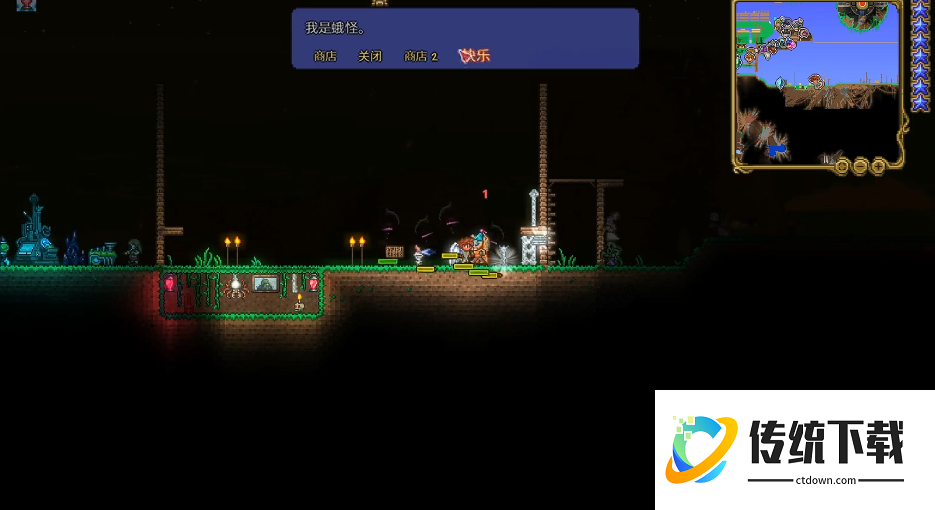The width and height of the screenshot is (935, 510).
Task: Choose 关闭 to close the dialogue
Action: pos(370,56)
